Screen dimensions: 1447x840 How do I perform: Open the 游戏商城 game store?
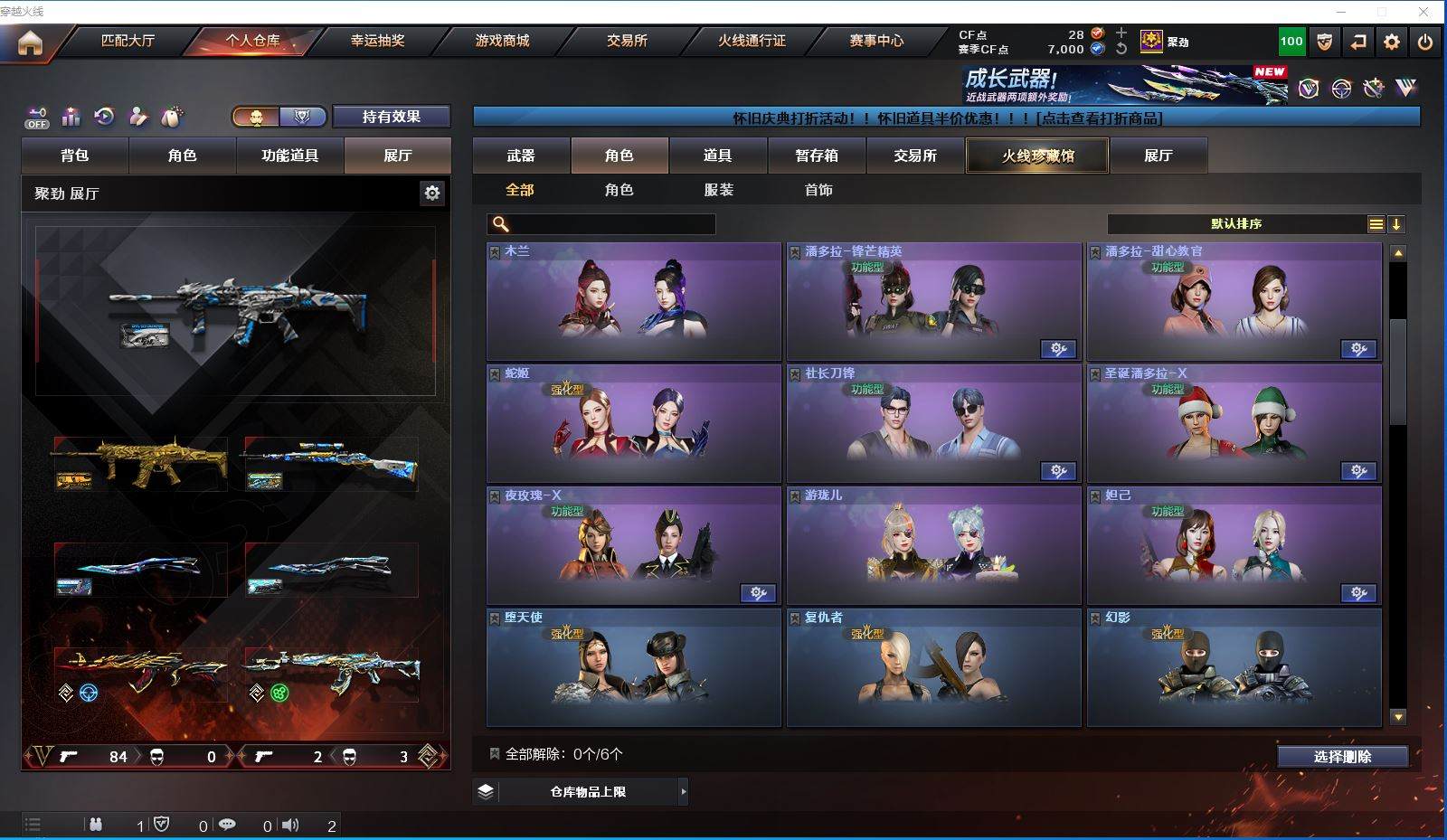(502, 41)
